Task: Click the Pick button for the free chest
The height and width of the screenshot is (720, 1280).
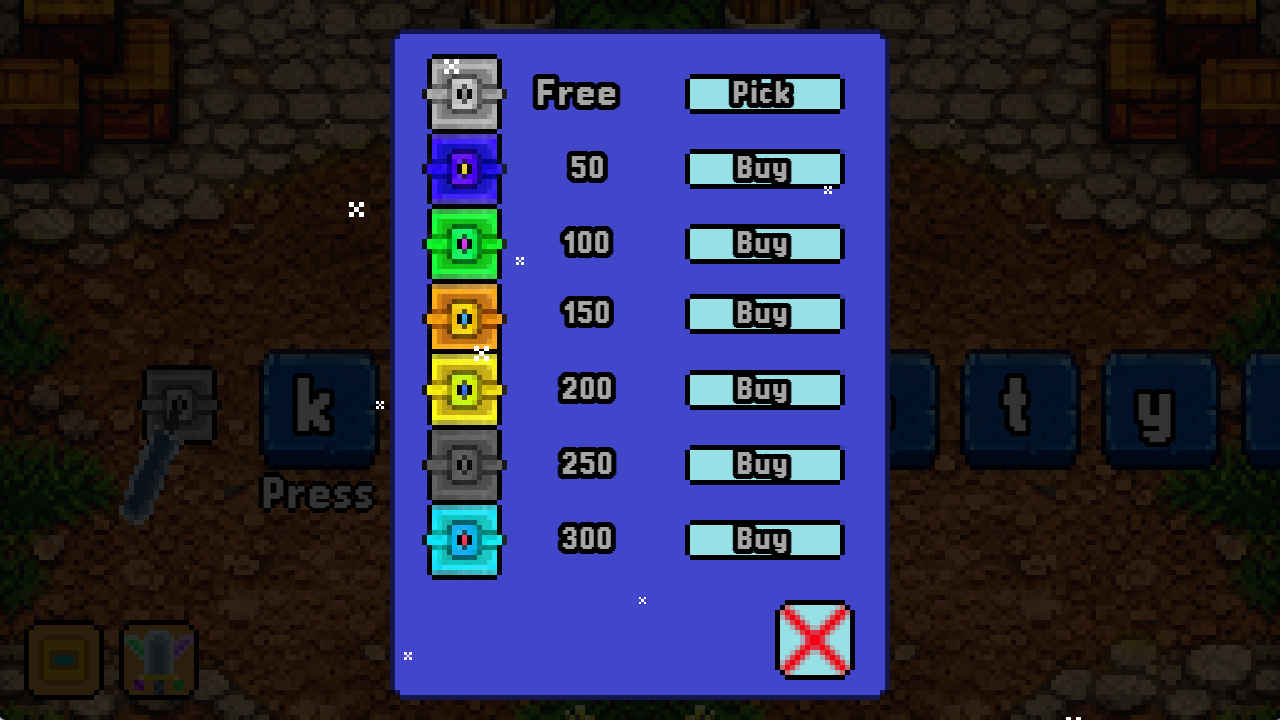Action: 764,94
